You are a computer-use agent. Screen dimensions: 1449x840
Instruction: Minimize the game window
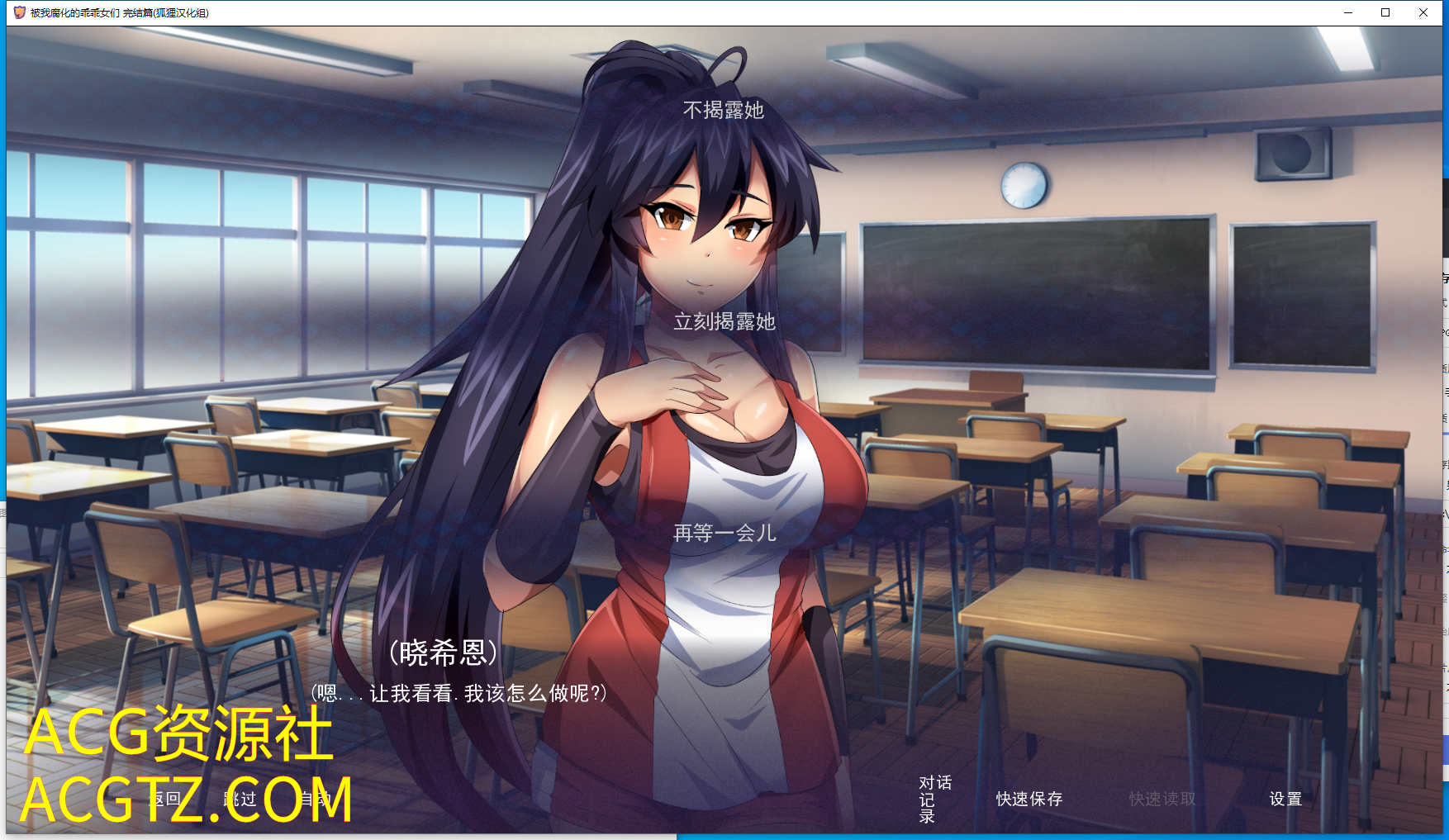coord(1347,12)
